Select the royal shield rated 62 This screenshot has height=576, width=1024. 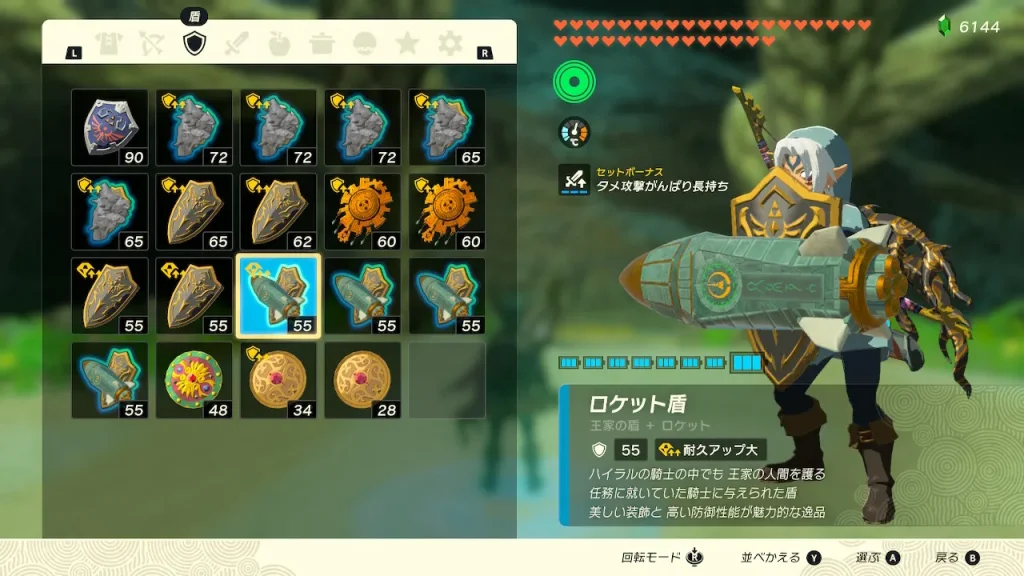coord(278,212)
